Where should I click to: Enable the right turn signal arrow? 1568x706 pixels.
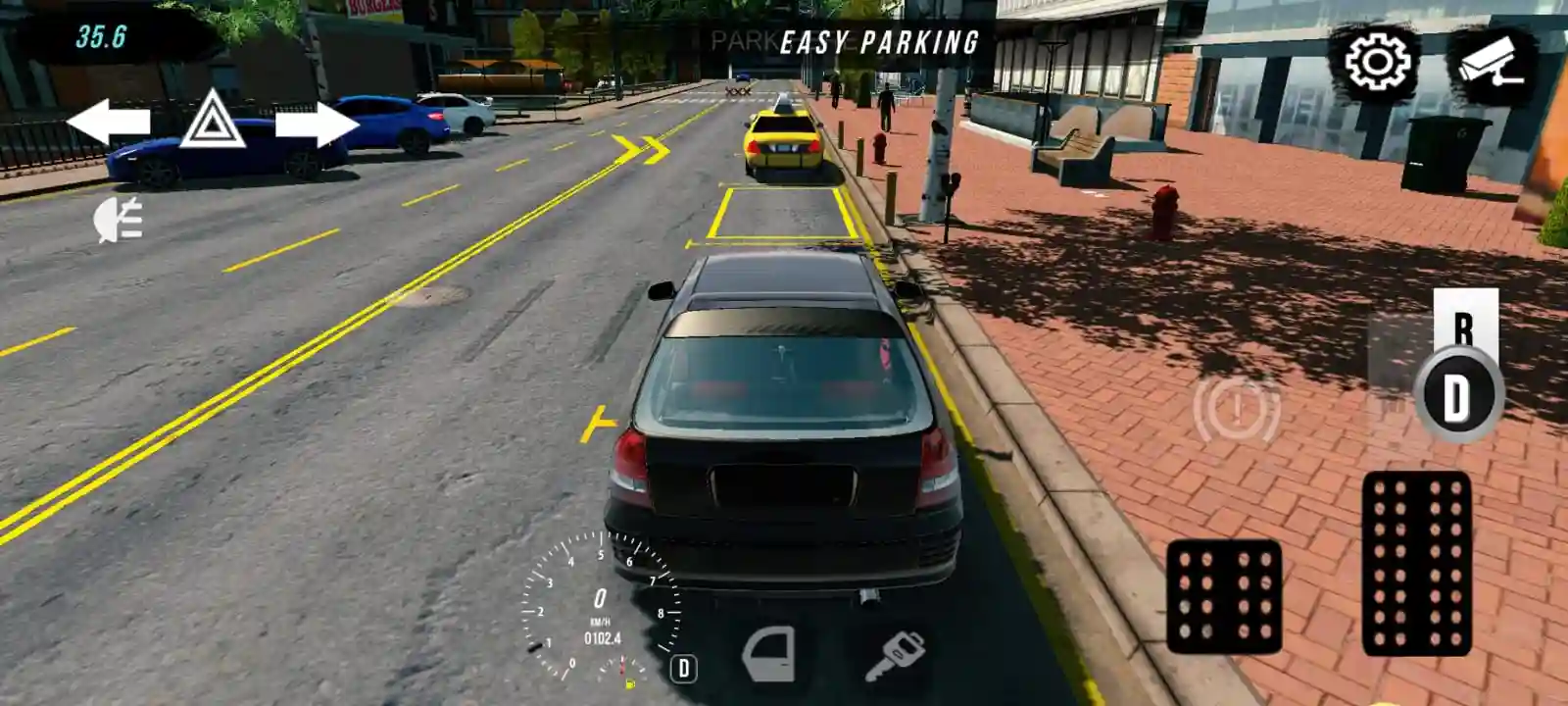pos(314,126)
